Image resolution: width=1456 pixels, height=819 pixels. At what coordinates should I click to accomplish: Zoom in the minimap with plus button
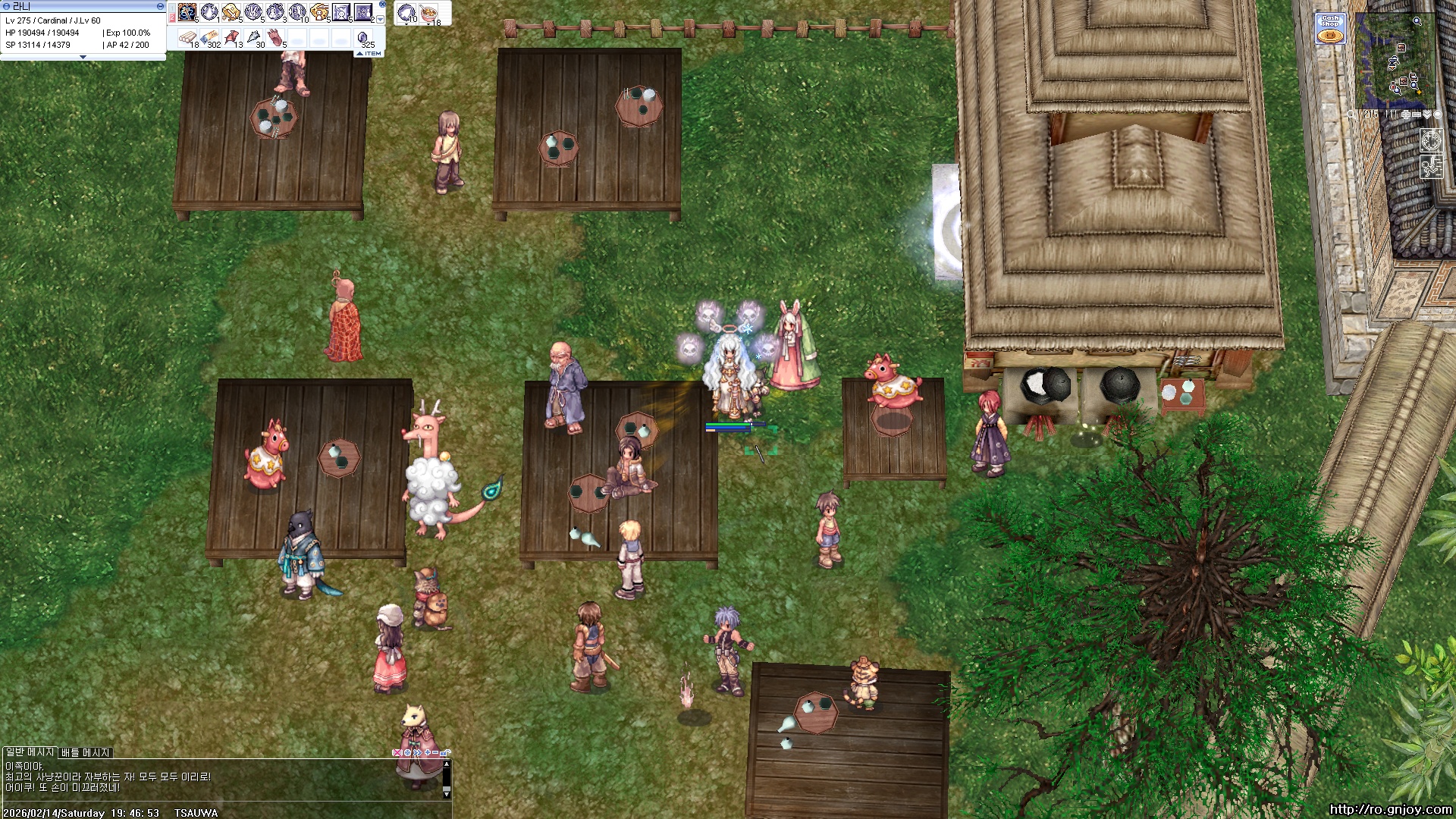pyautogui.click(x=1406, y=115)
